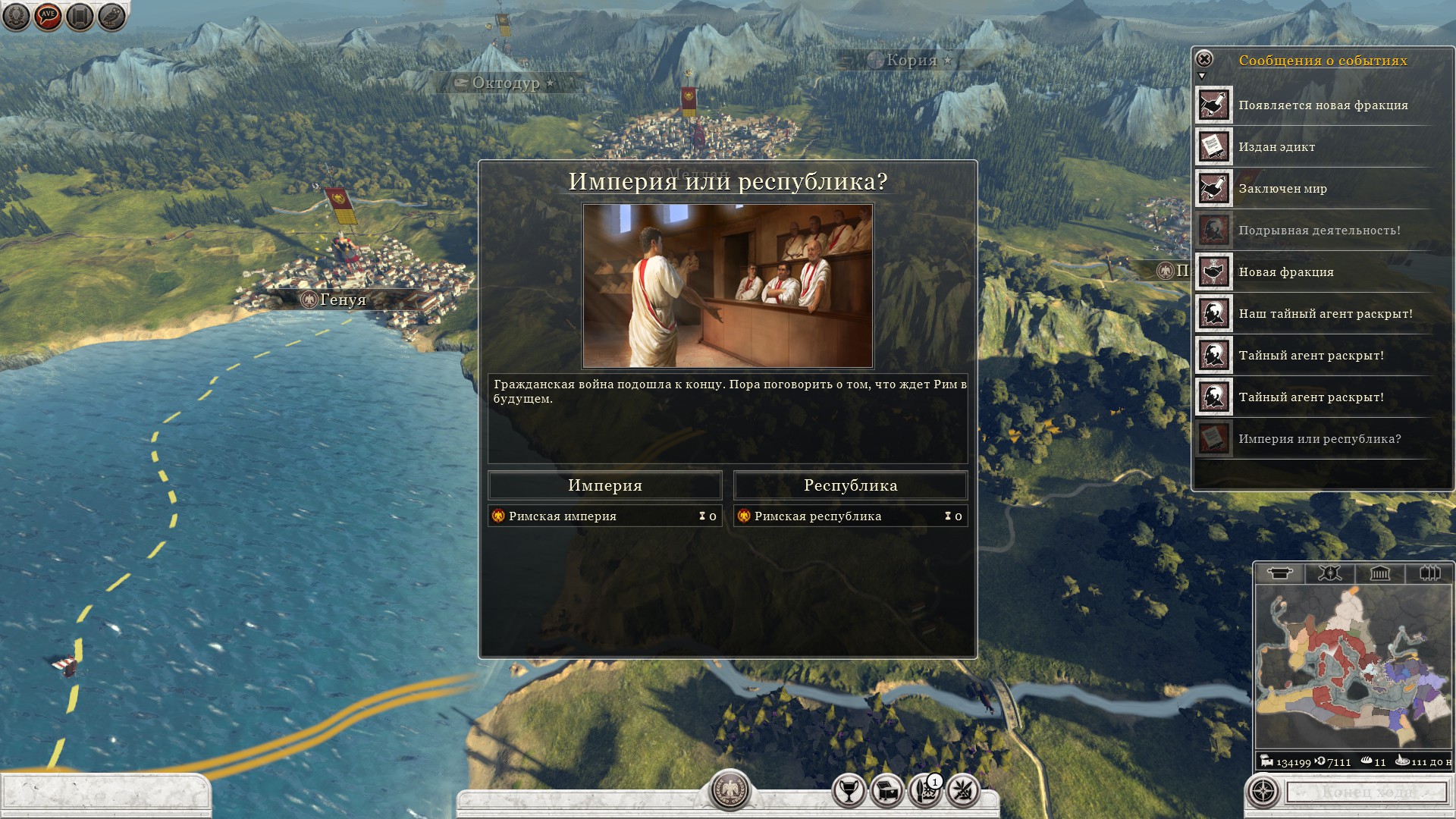Image resolution: width=1456 pixels, height=819 pixels.
Task: Open the trophy goblet objectives button
Action: 849,792
